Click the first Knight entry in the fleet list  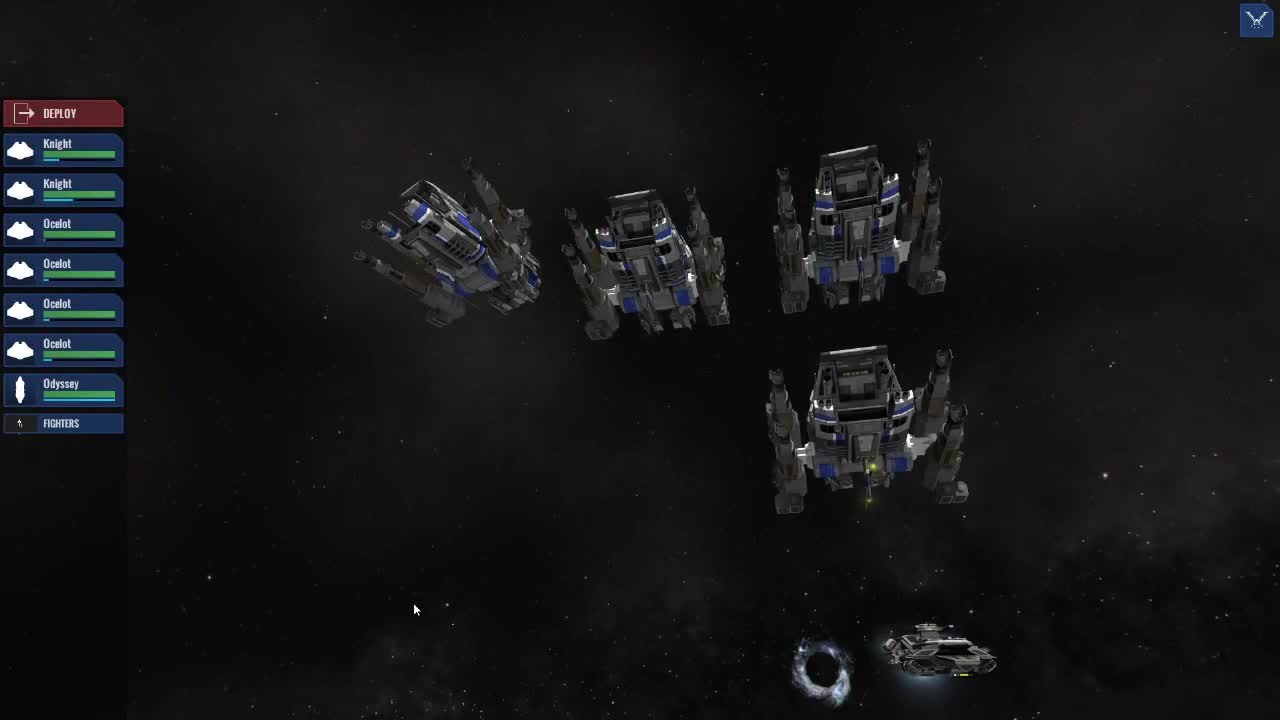(x=63, y=150)
